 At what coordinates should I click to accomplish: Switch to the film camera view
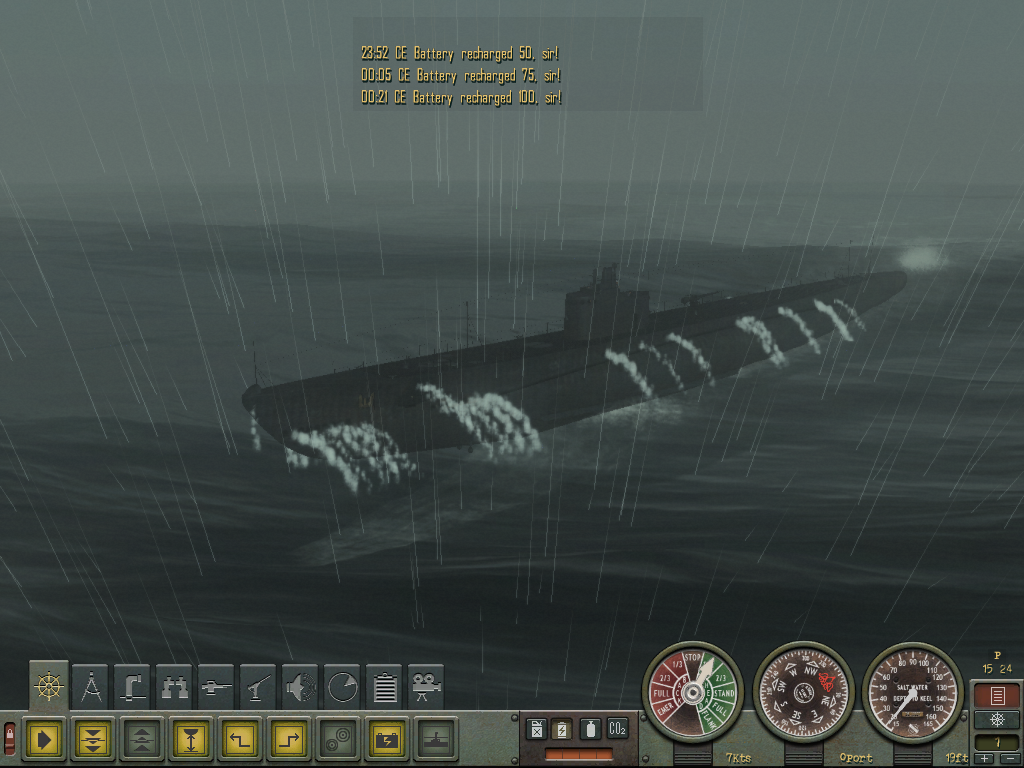point(427,686)
